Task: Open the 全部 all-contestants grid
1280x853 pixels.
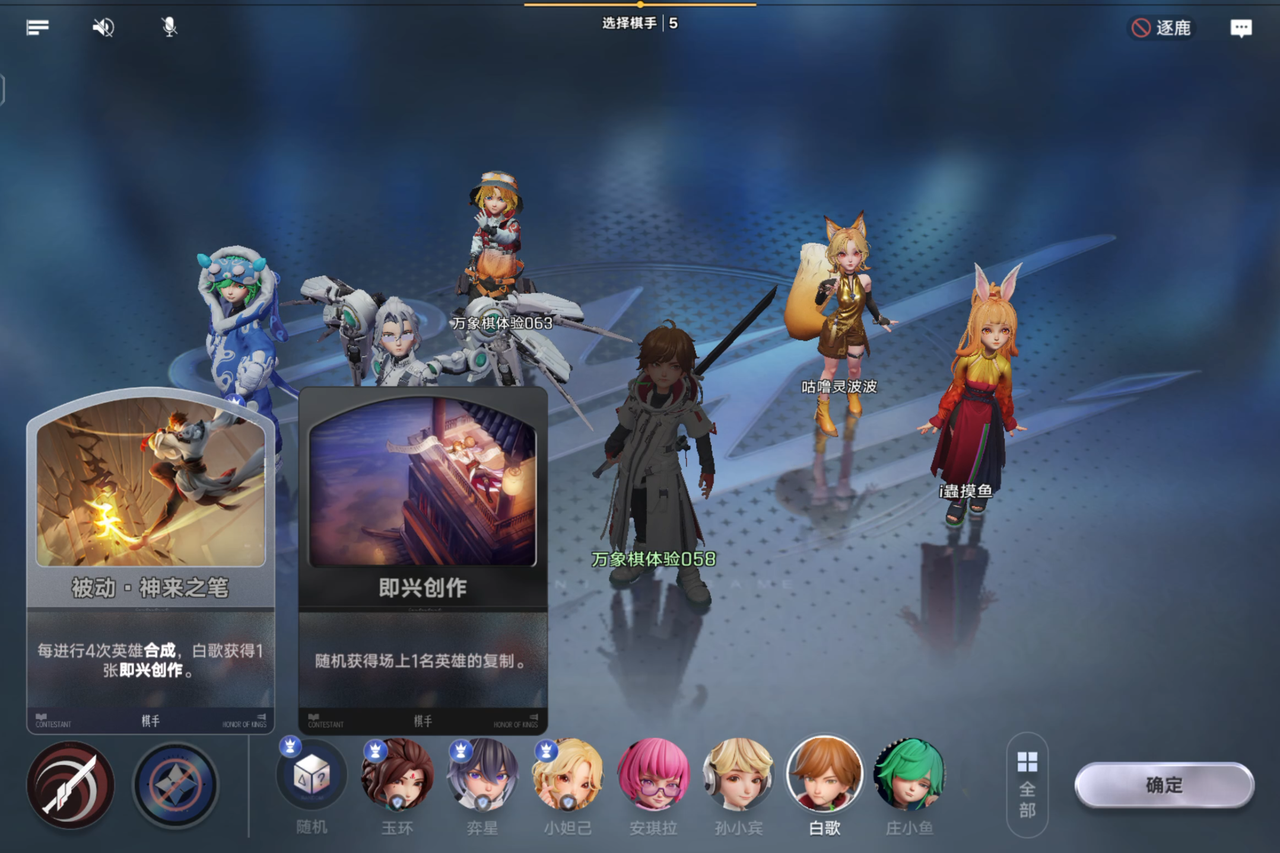Action: pos(1027,785)
